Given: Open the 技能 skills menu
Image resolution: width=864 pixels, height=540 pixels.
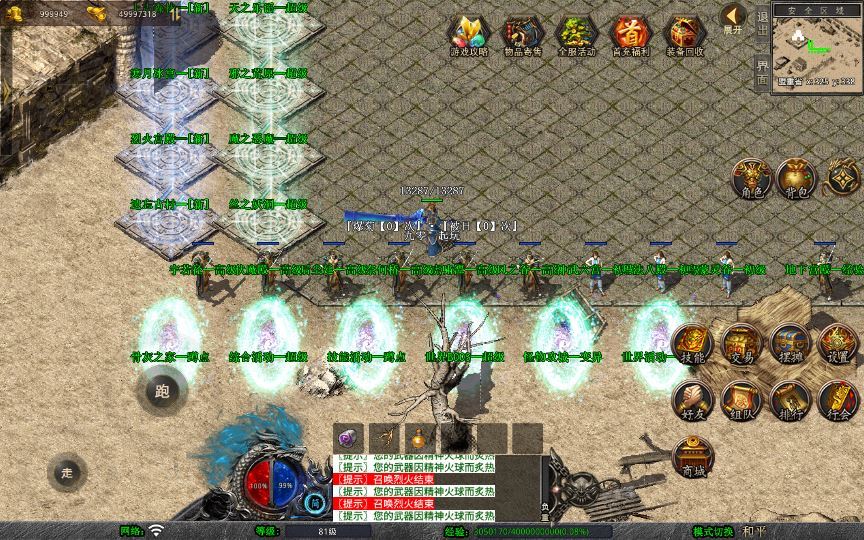Looking at the screenshot, I should click(692, 345).
